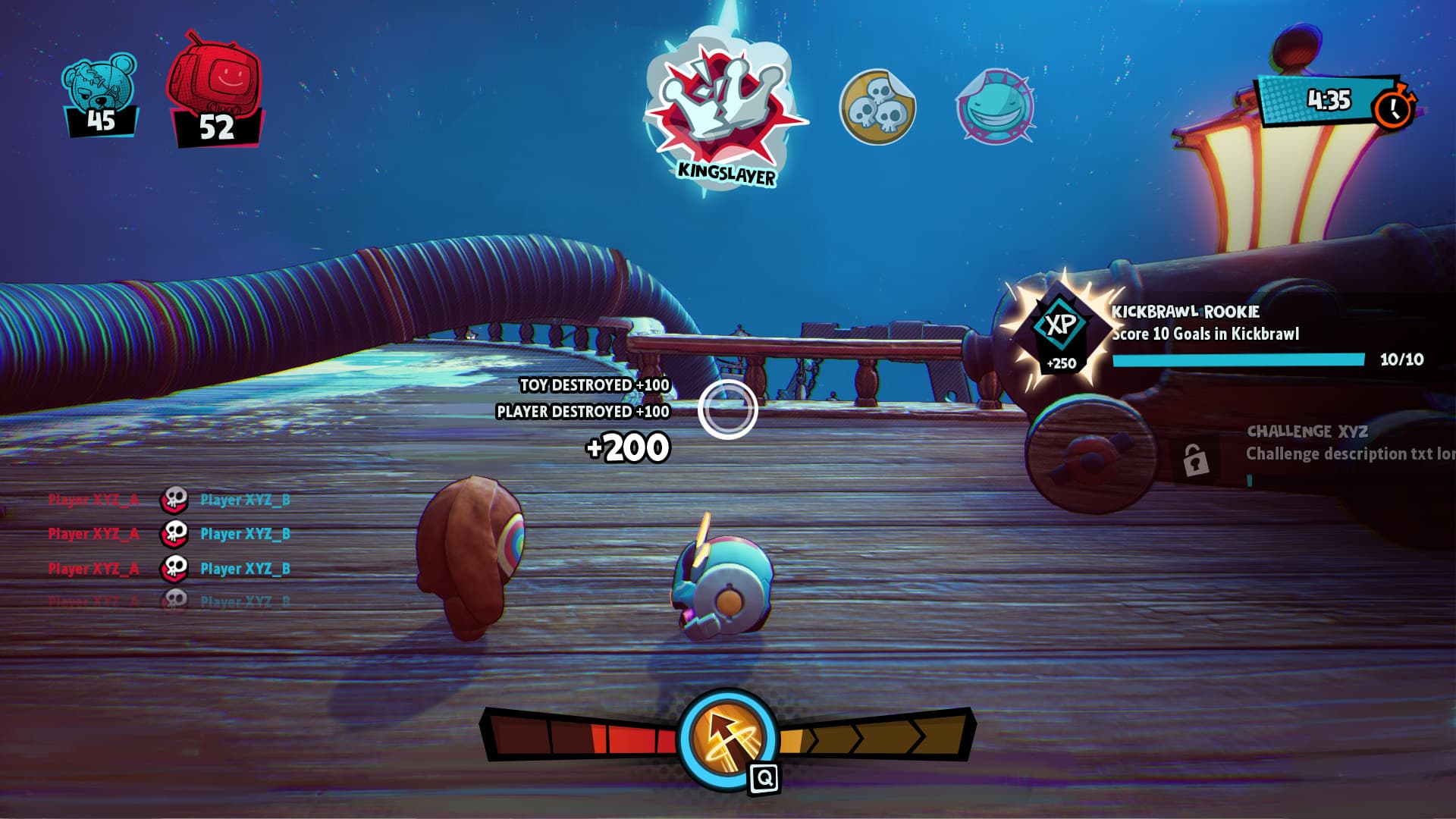Click the XP +250 reward badge

coord(1061,331)
